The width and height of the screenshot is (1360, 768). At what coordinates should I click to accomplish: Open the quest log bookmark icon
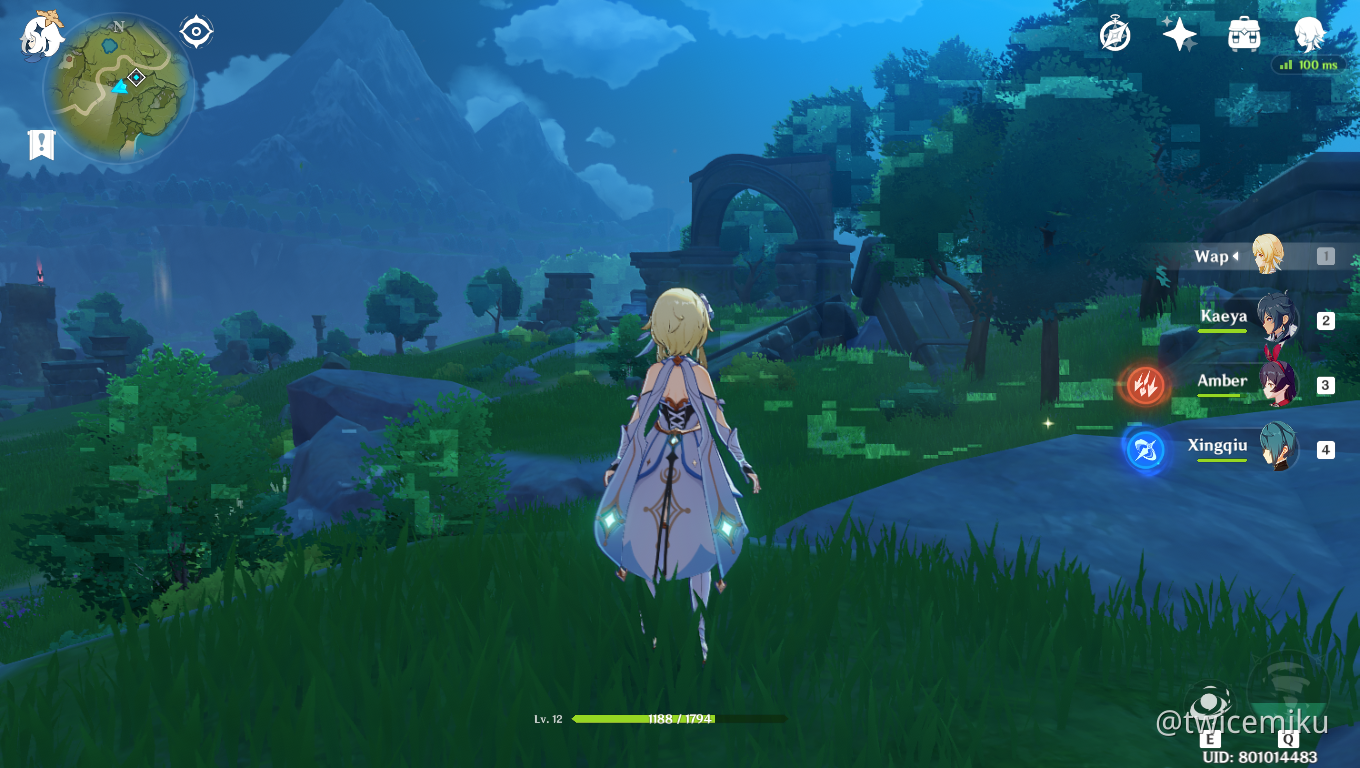(x=41, y=145)
